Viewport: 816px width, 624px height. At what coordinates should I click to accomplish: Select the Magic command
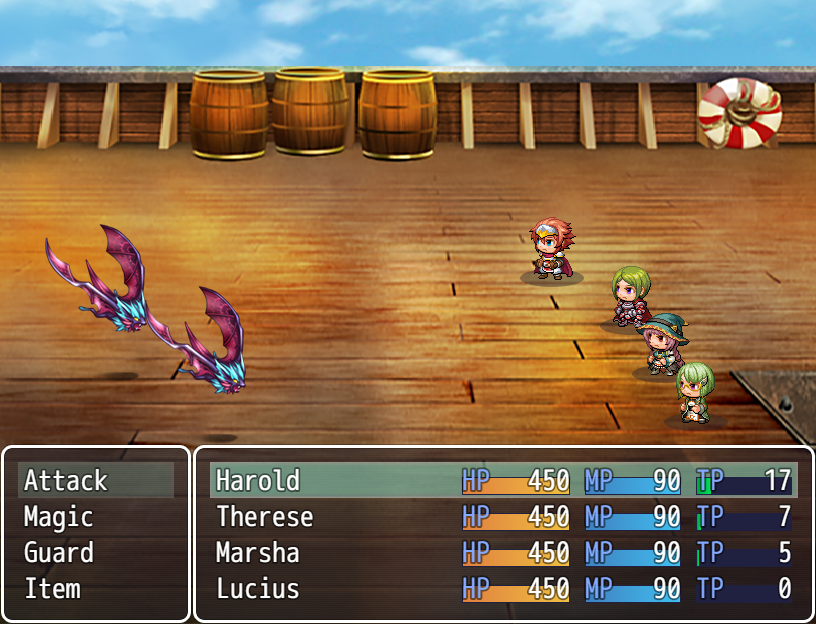click(95, 517)
